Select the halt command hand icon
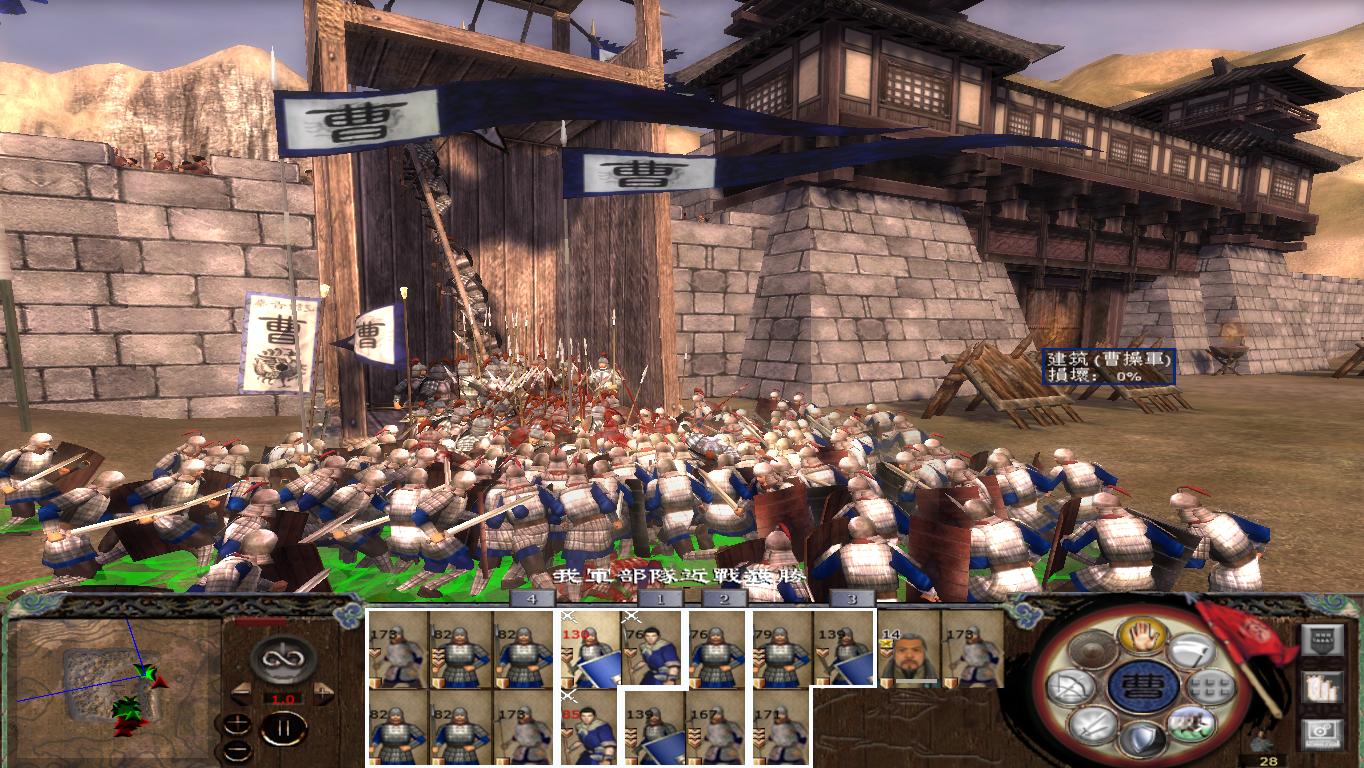This screenshot has width=1364, height=768. pyautogui.click(x=1142, y=637)
